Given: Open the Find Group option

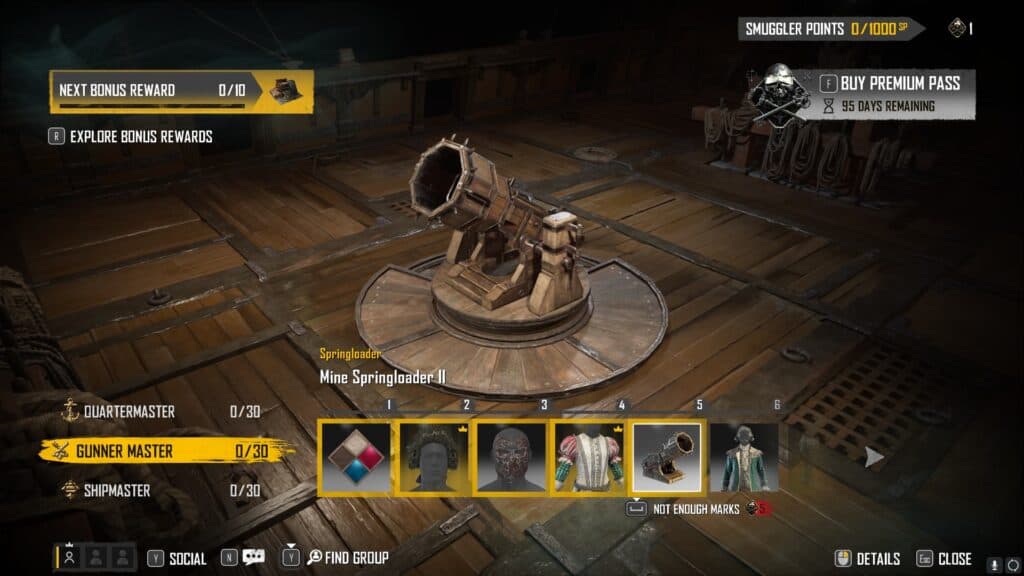Looking at the screenshot, I should click(346, 558).
